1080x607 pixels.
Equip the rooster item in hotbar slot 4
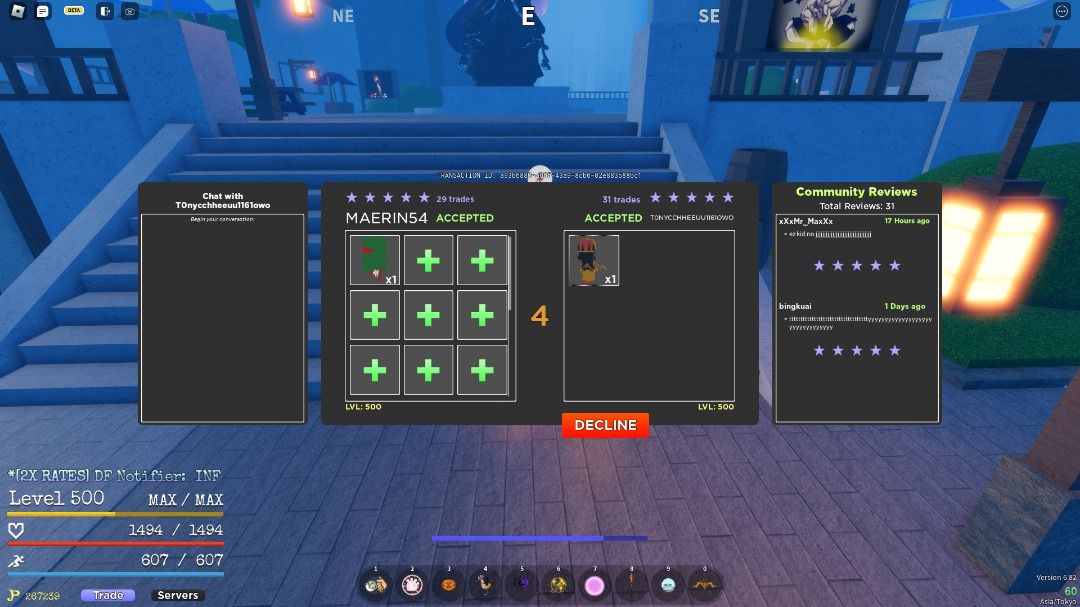point(486,585)
